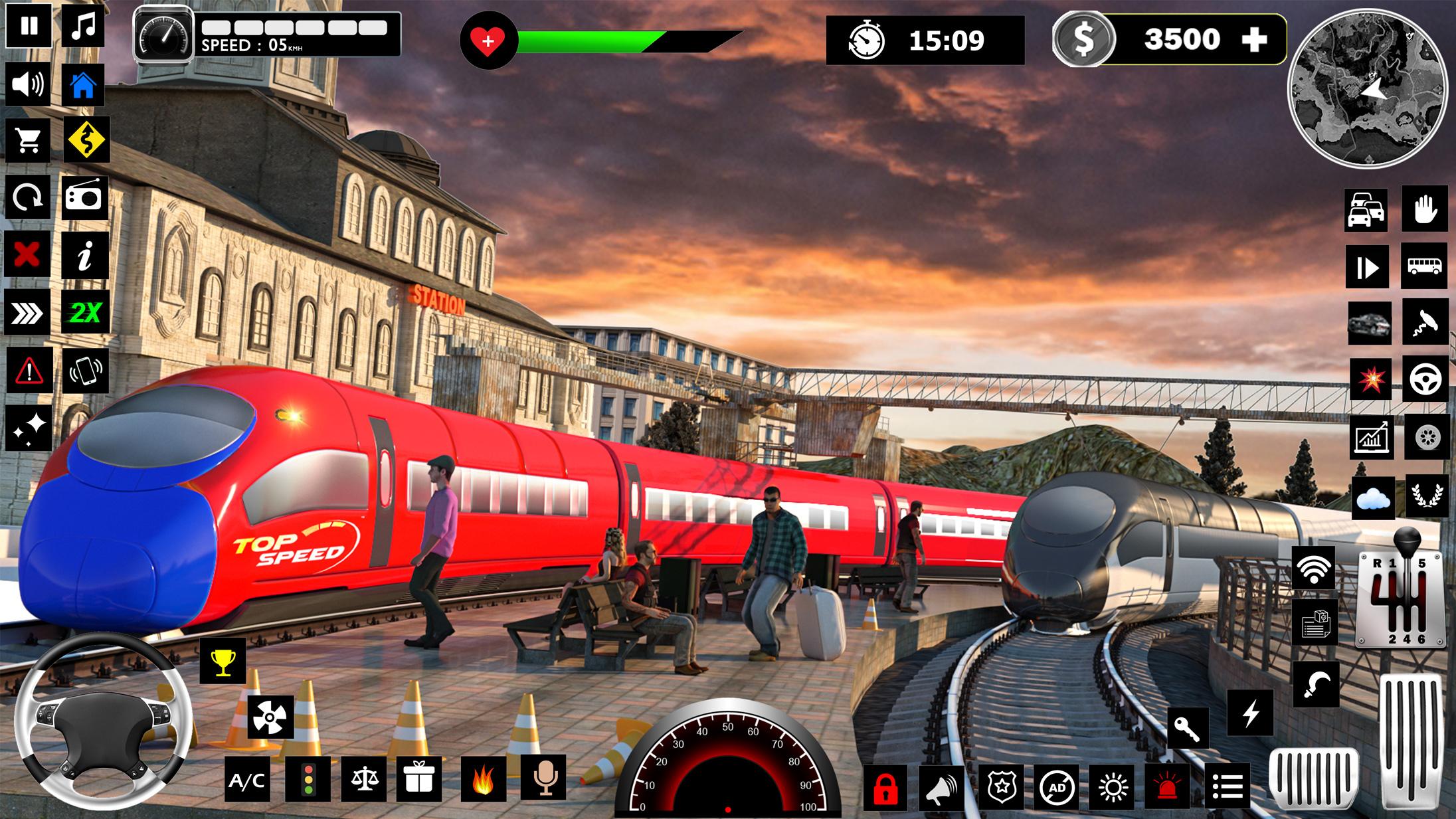
Task: Open the shopping cart store
Action: coord(28,141)
